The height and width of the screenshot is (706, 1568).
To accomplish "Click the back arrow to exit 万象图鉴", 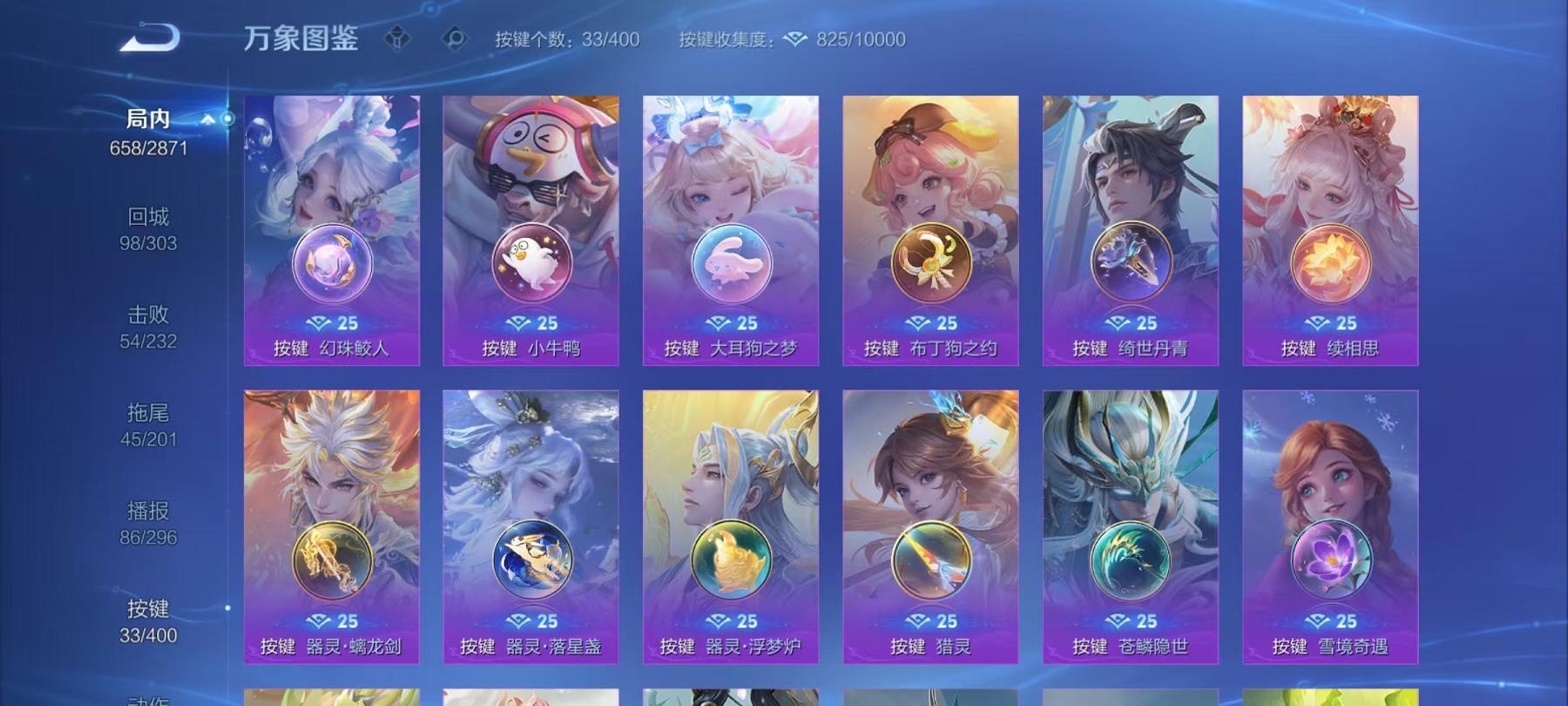I will click(x=148, y=37).
